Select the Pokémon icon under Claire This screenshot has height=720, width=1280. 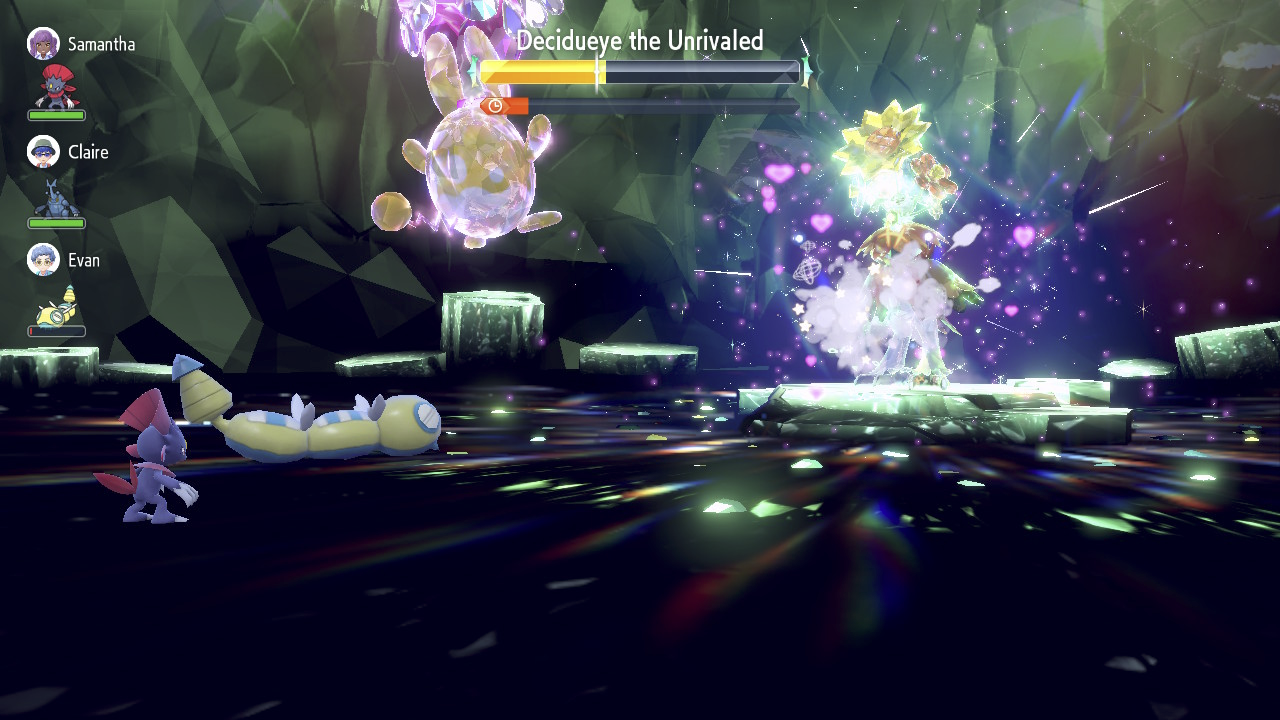pyautogui.click(x=56, y=197)
